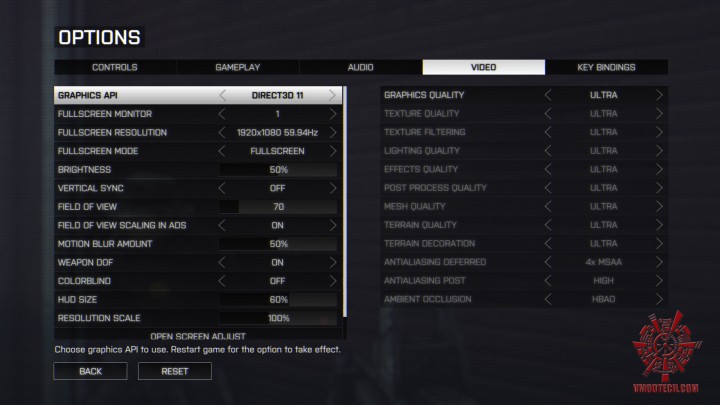The width and height of the screenshot is (720, 405).
Task: Adjust the Resolution Scale slider
Action: 278,318
